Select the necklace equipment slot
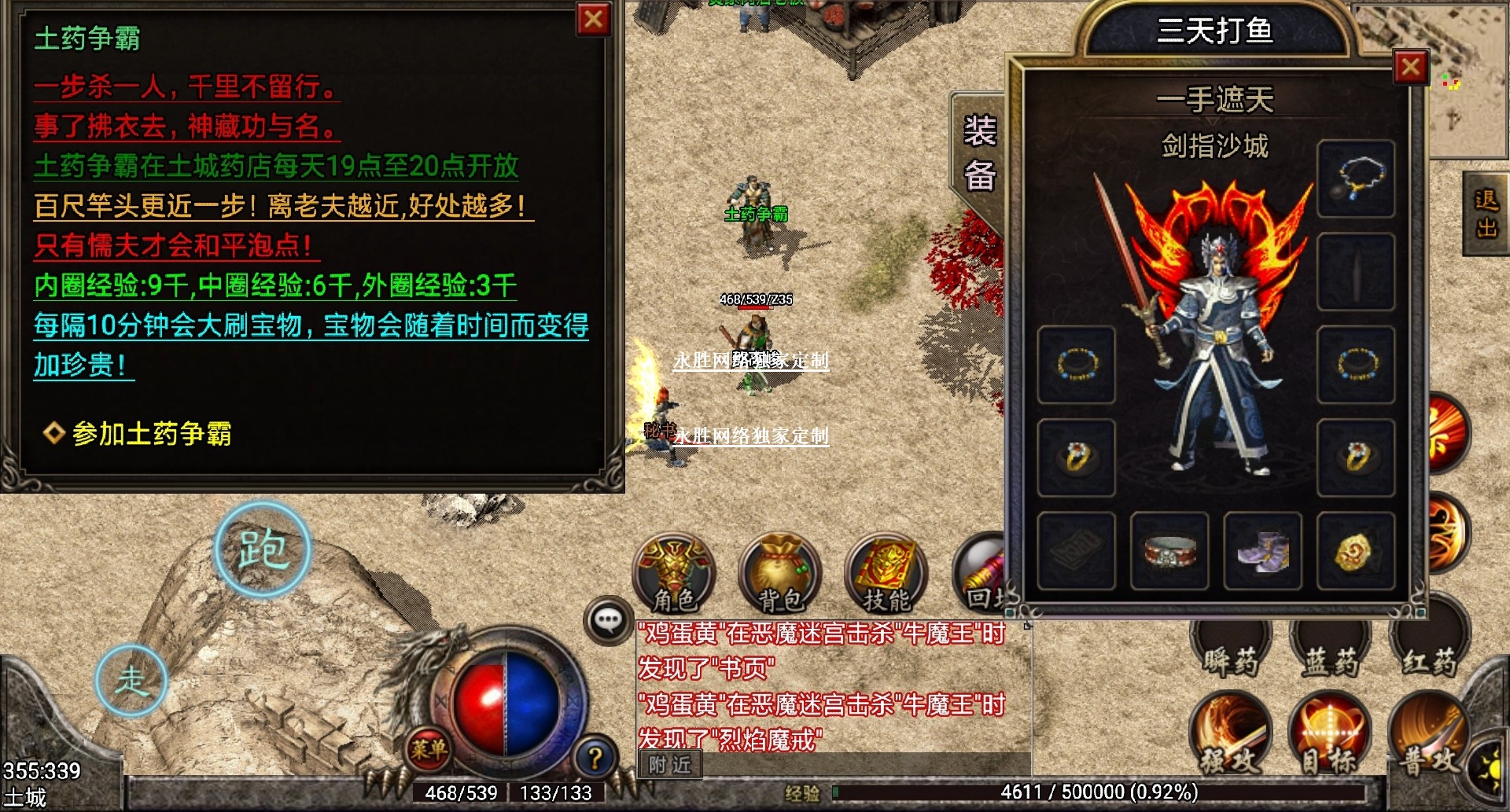This screenshot has width=1510, height=812. click(x=1356, y=179)
